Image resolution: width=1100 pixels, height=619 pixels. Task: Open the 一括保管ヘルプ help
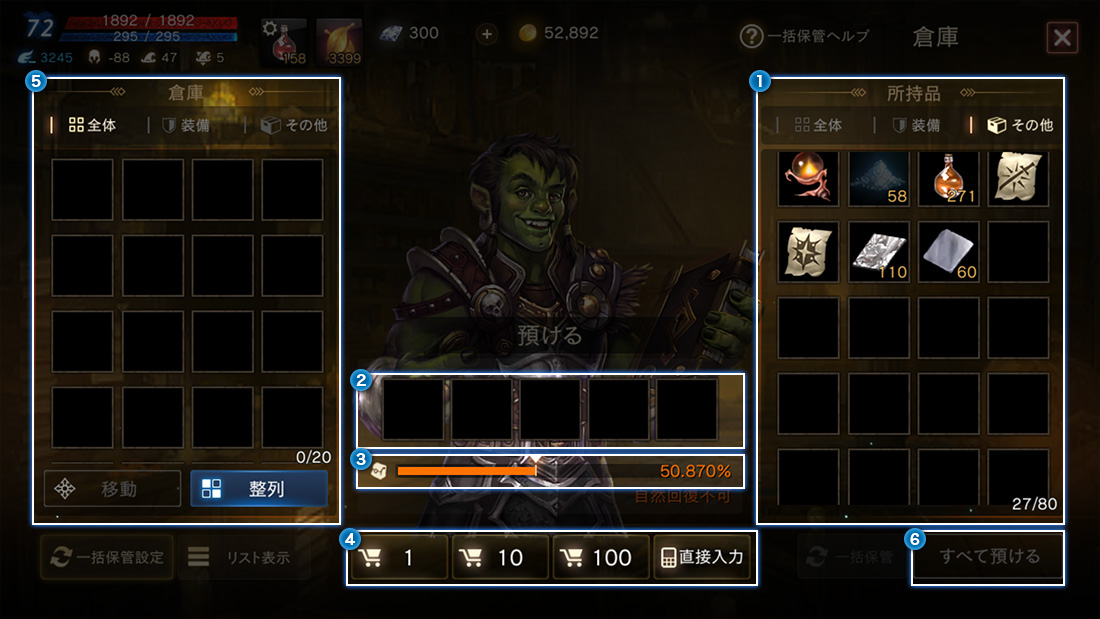point(804,37)
